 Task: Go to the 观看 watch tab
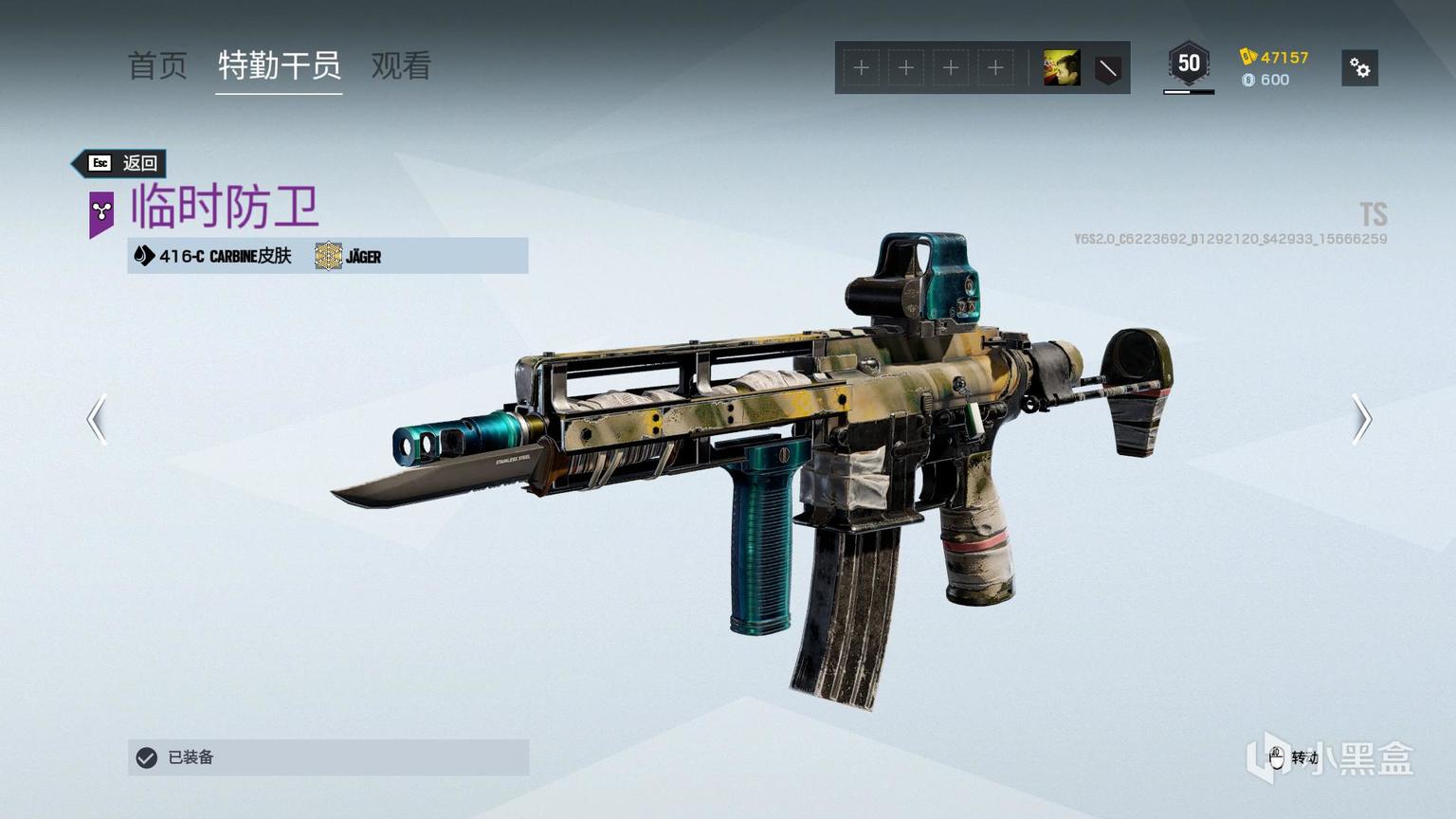point(401,65)
